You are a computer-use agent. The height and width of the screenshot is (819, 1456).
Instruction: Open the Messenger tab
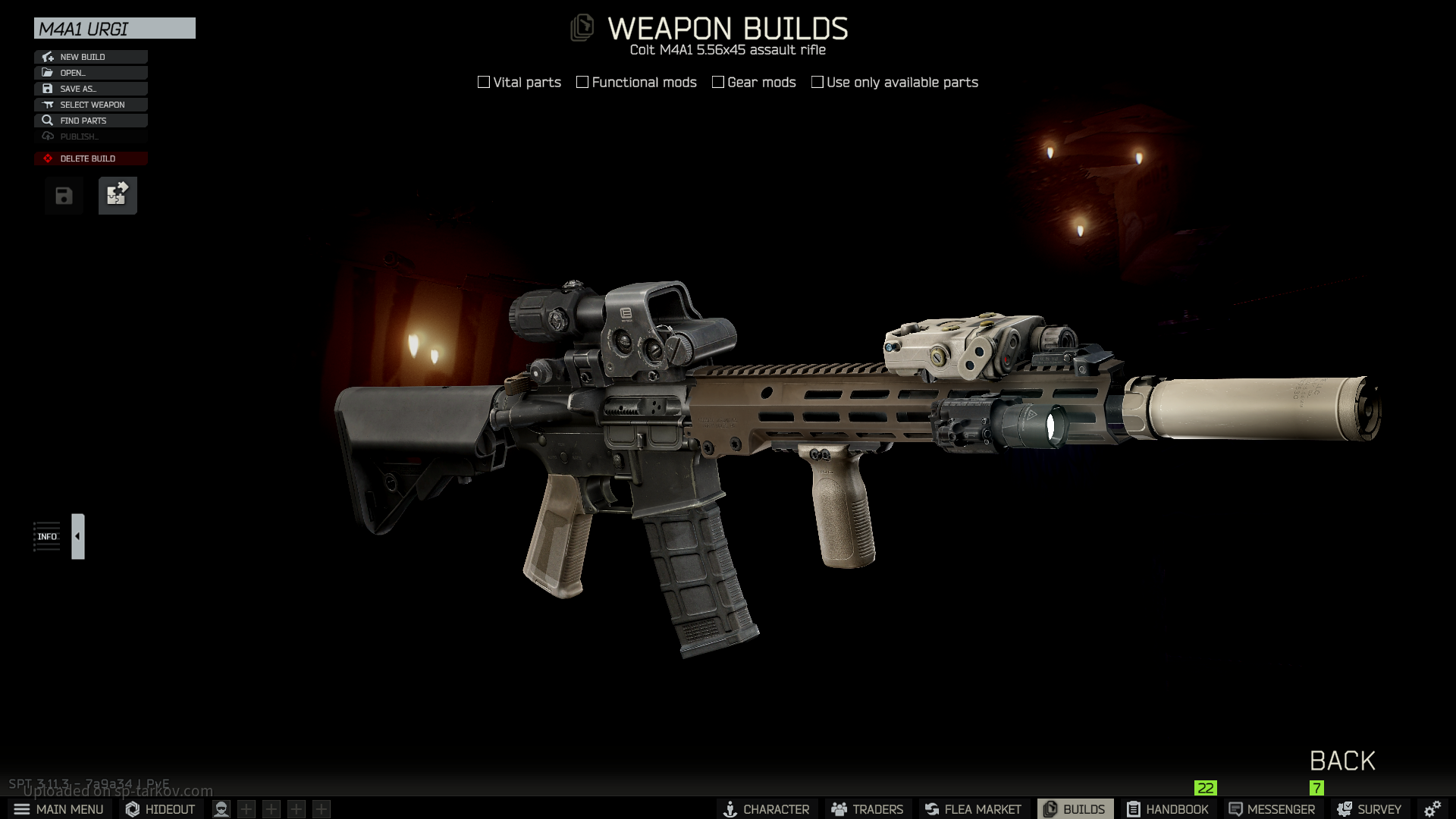coord(1272,809)
